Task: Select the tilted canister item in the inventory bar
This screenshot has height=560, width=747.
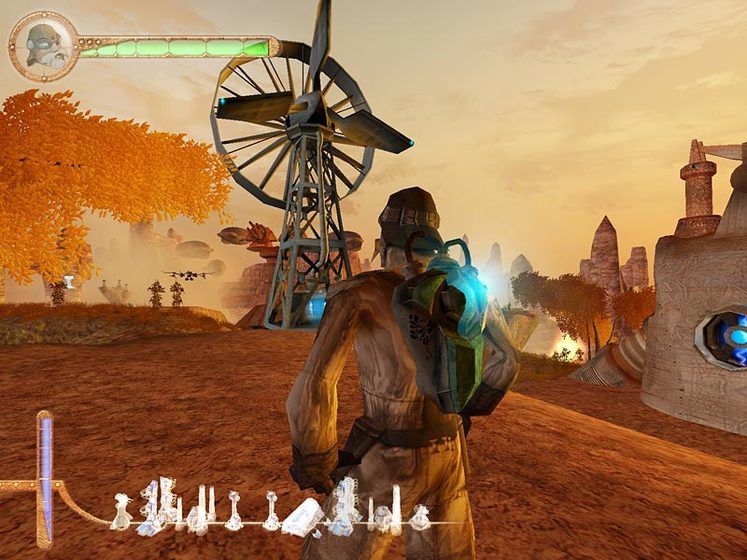Action: point(303,514)
